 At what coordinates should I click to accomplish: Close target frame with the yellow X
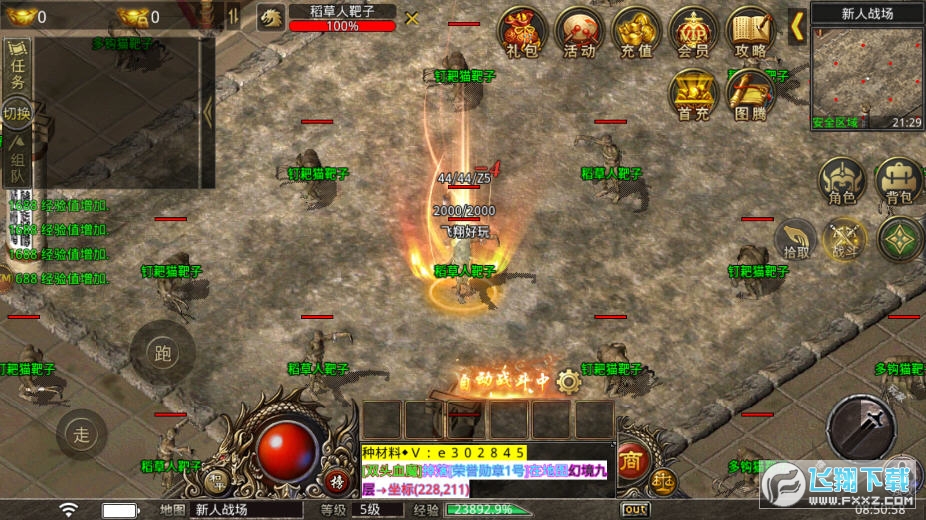(x=412, y=18)
